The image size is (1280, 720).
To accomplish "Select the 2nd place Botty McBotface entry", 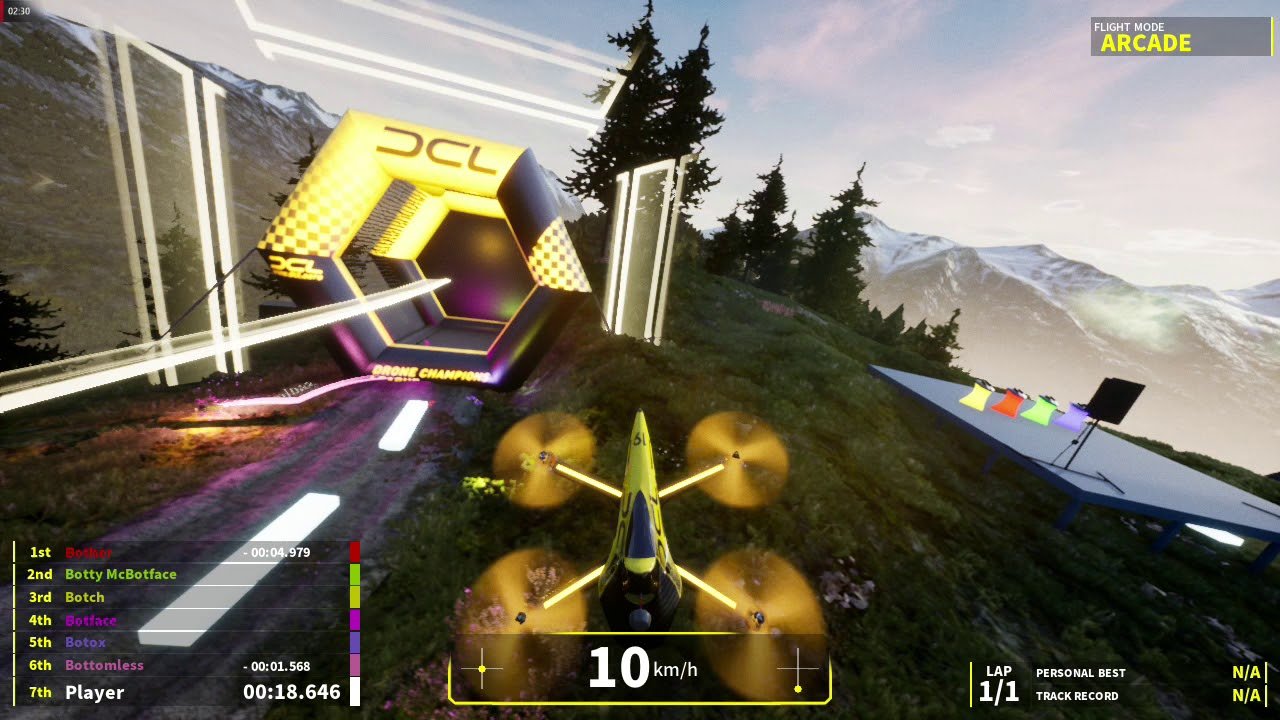I will click(x=120, y=574).
